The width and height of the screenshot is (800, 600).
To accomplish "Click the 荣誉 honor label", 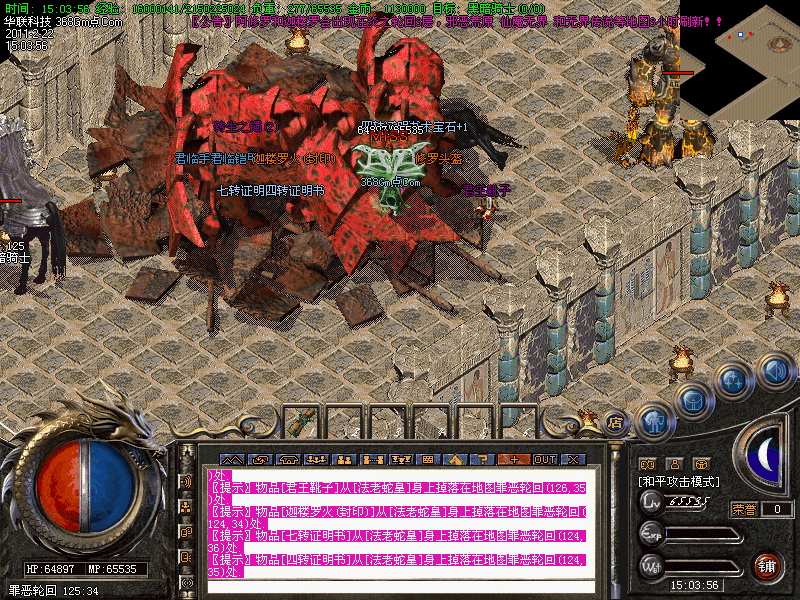I will [x=743, y=509].
